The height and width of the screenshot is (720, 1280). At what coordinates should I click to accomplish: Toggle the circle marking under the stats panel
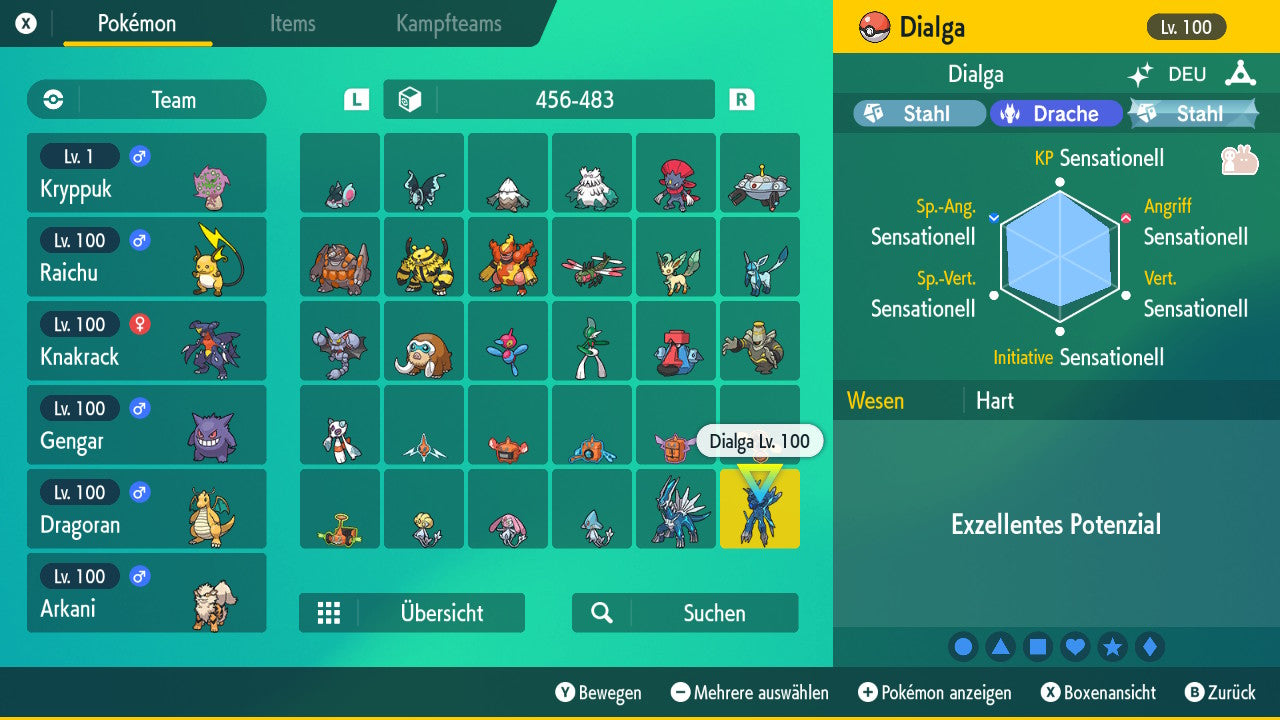pos(963,646)
